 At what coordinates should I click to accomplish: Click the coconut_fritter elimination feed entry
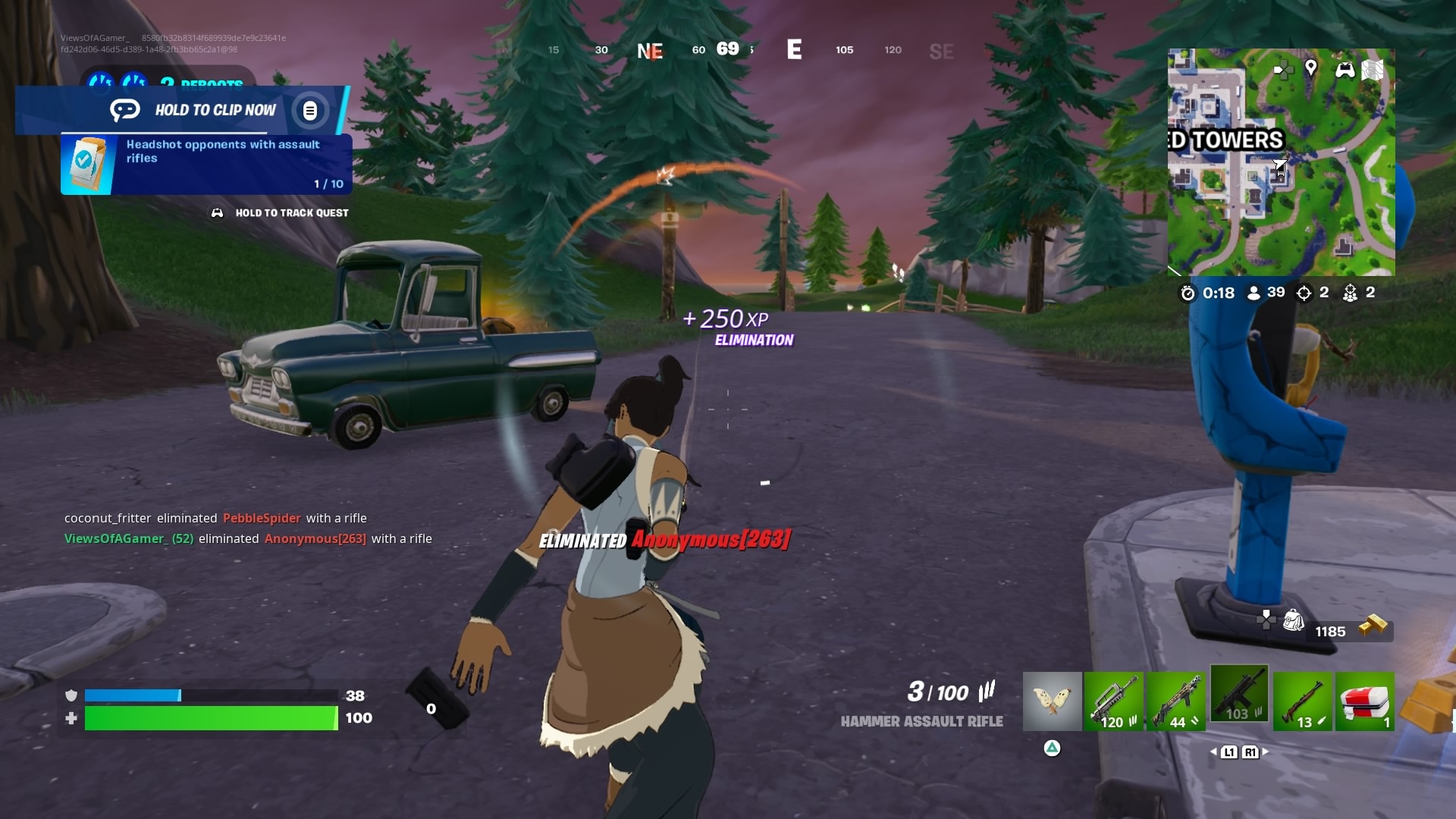tap(215, 518)
